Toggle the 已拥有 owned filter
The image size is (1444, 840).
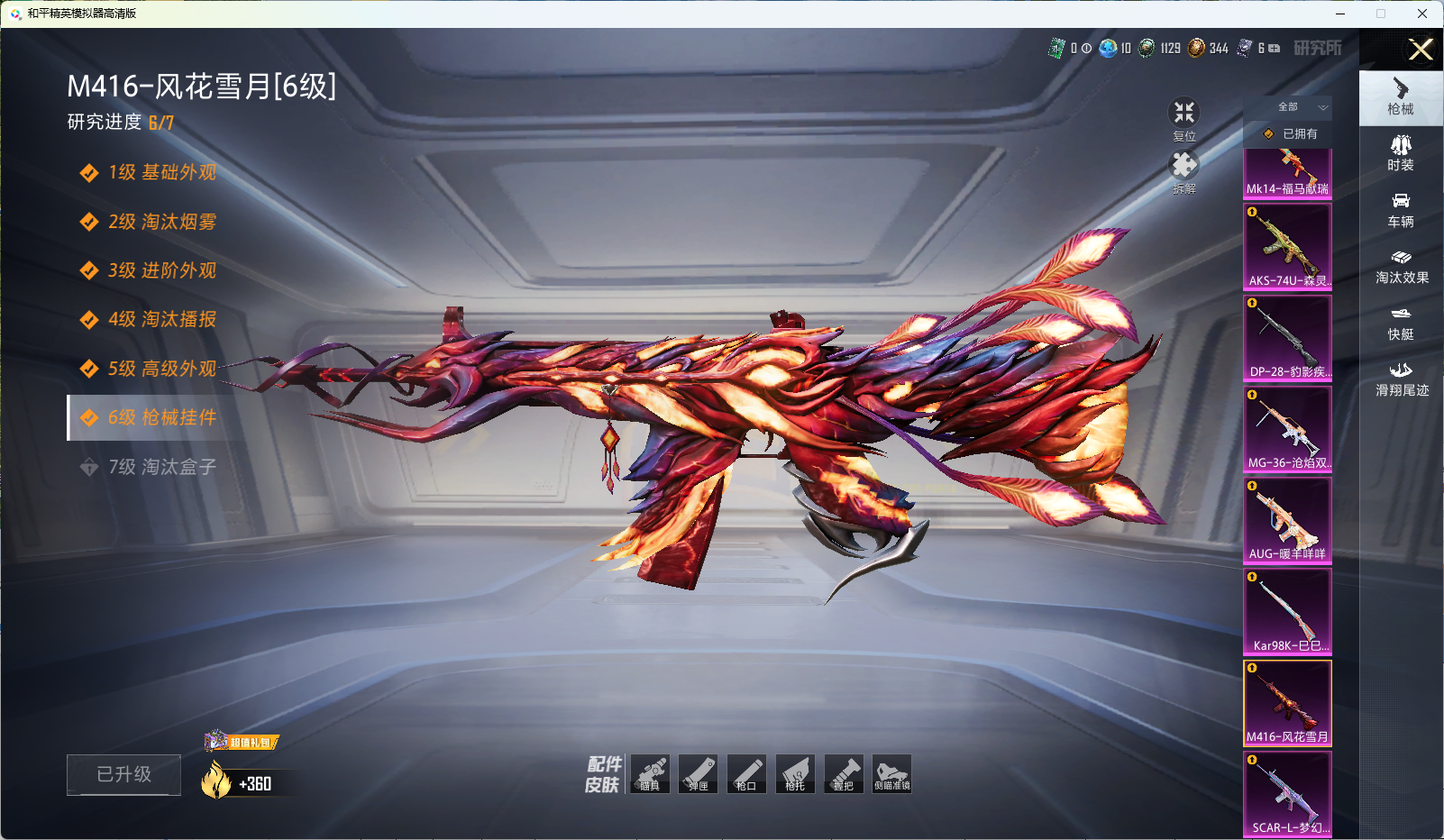1290,133
